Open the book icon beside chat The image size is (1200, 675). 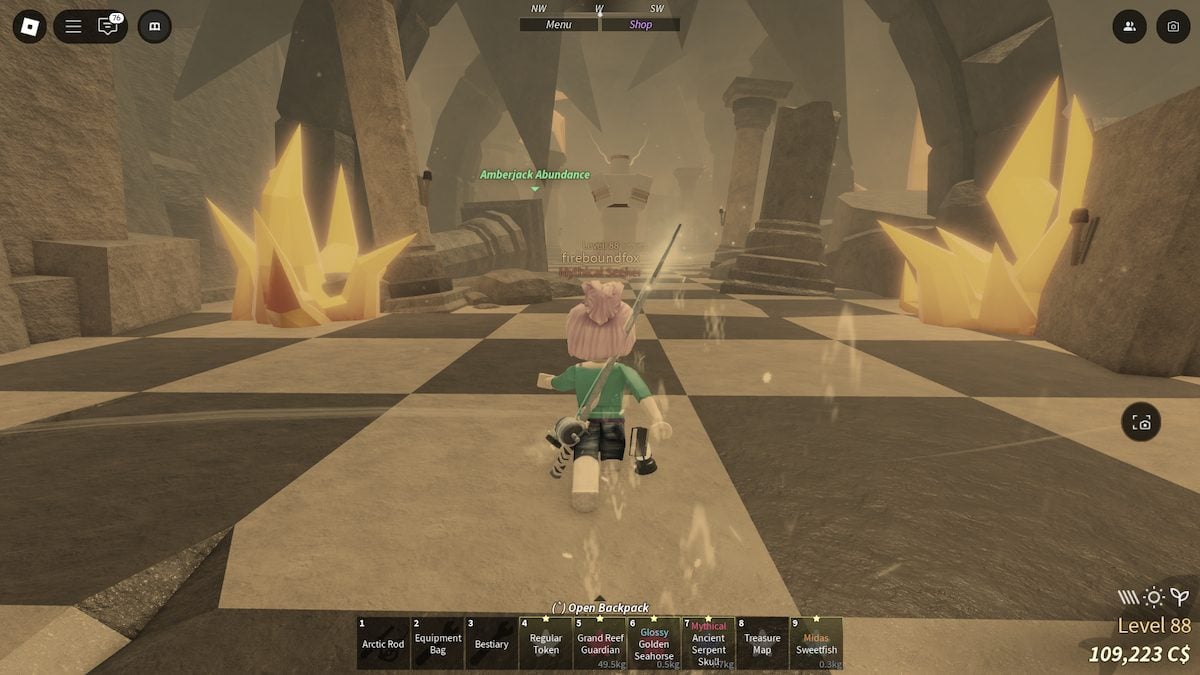(154, 26)
